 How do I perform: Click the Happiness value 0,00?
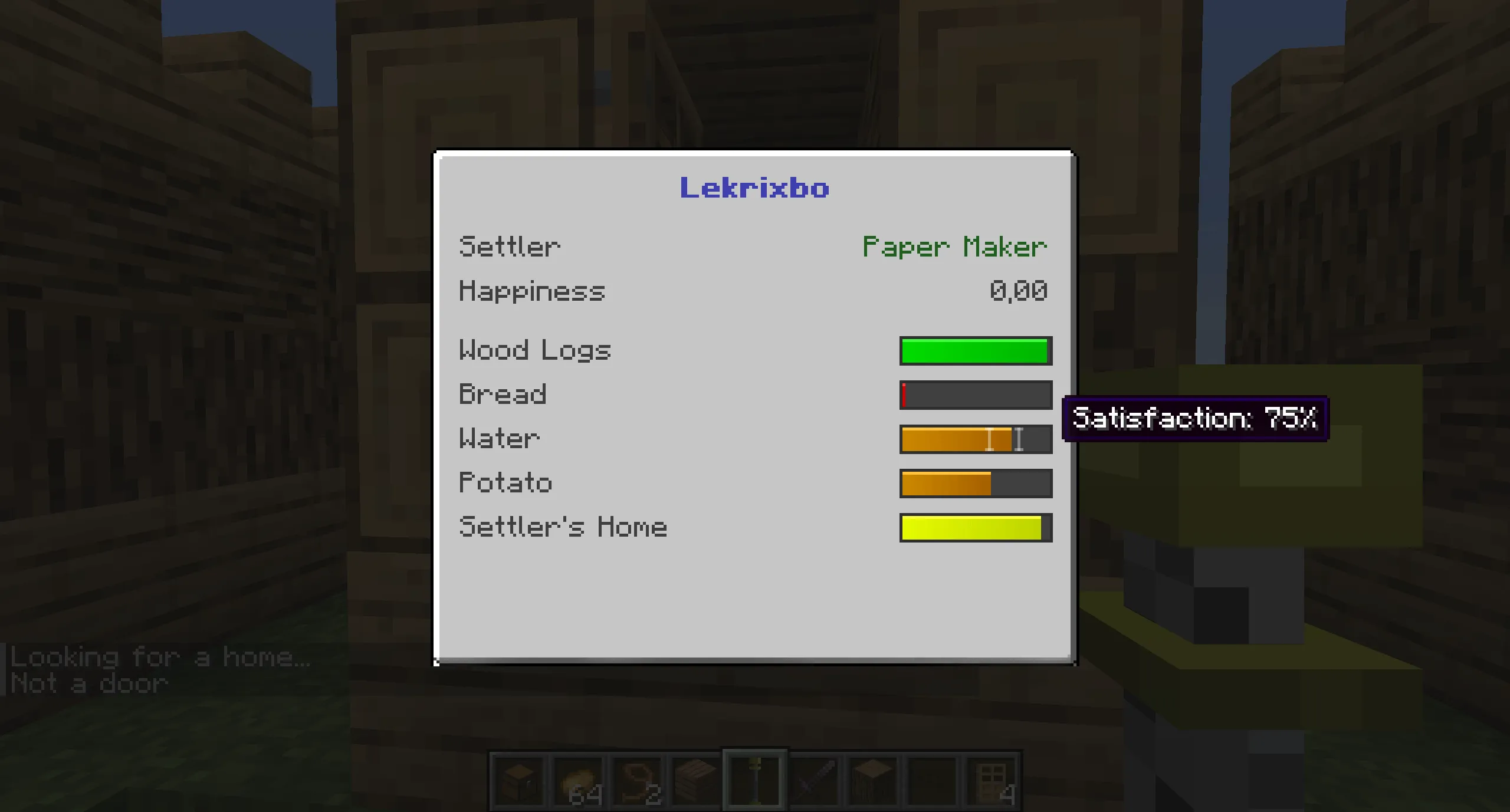1019,290
